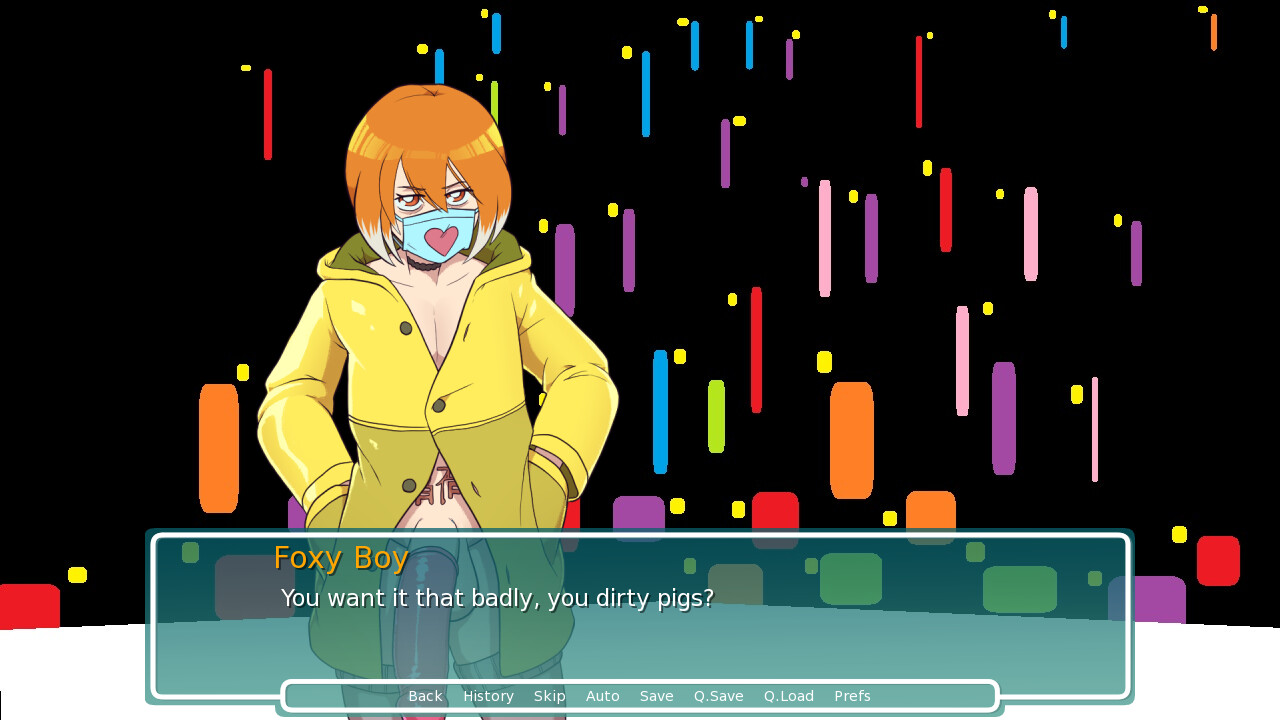The image size is (1280, 720).
Task: Toggle Skip mode on
Action: point(550,696)
